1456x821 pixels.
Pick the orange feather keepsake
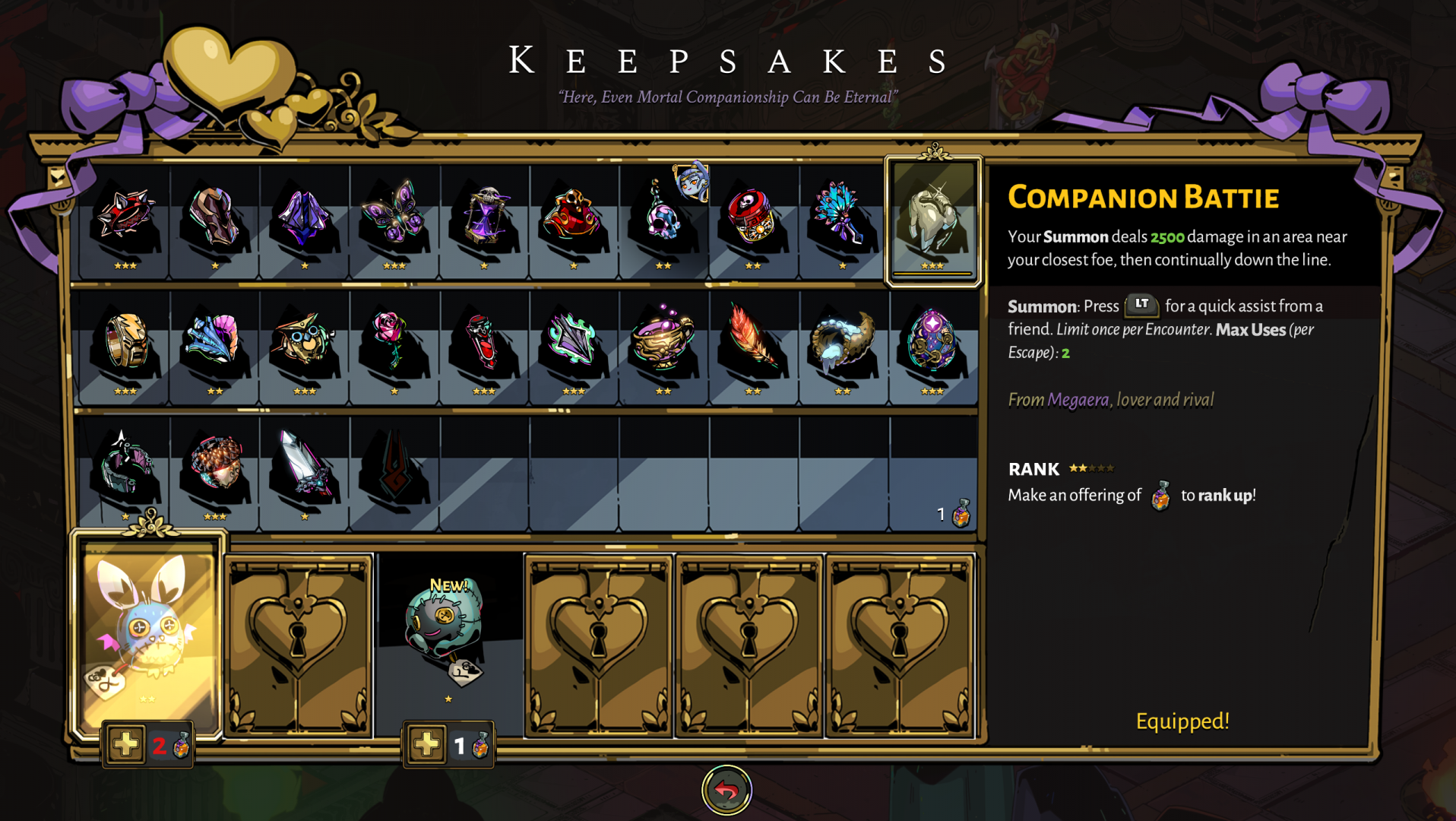752,341
